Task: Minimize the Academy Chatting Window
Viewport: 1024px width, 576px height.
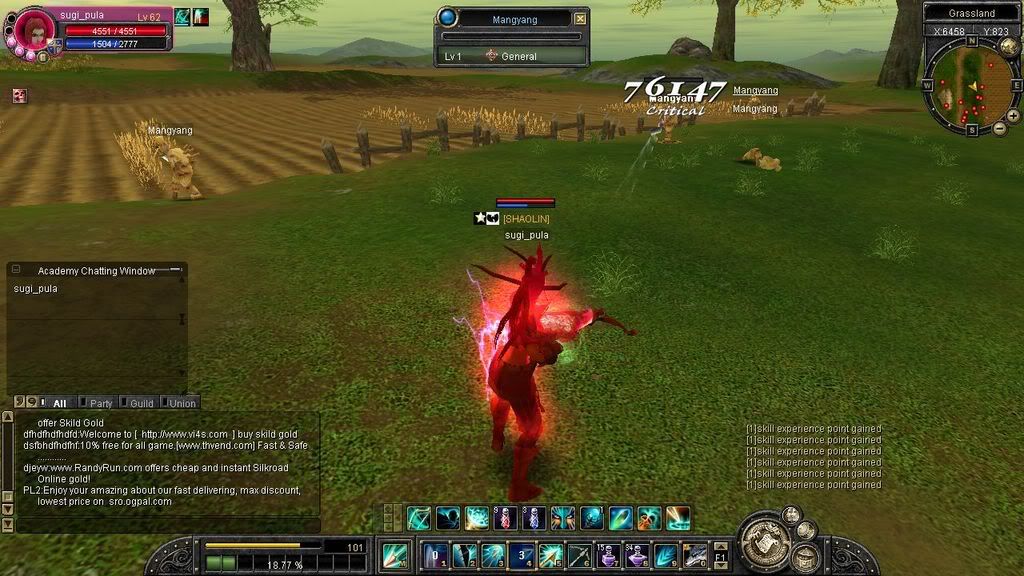Action: (176, 270)
